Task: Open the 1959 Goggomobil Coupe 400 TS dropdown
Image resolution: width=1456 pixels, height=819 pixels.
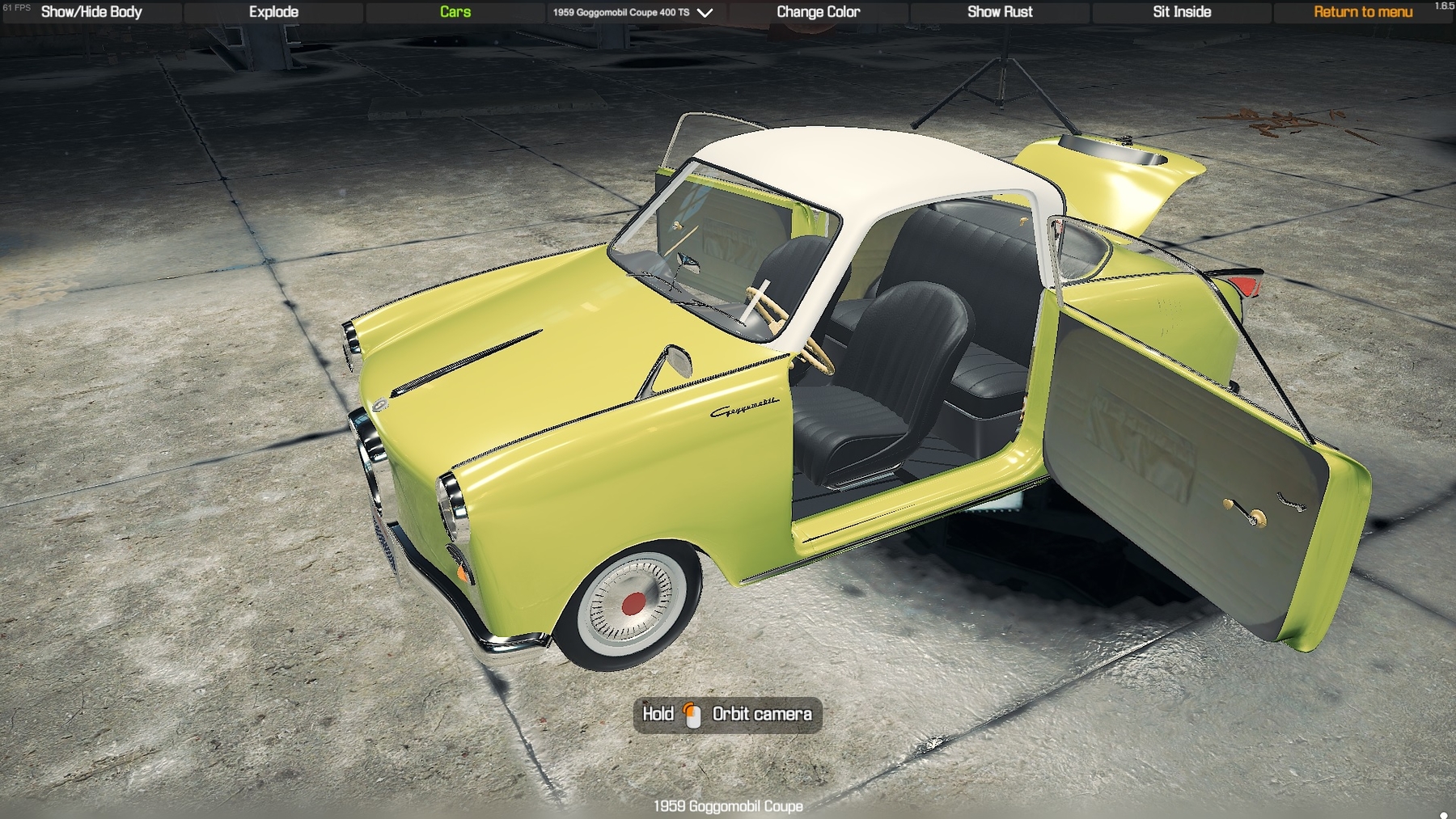Action: 633,12
